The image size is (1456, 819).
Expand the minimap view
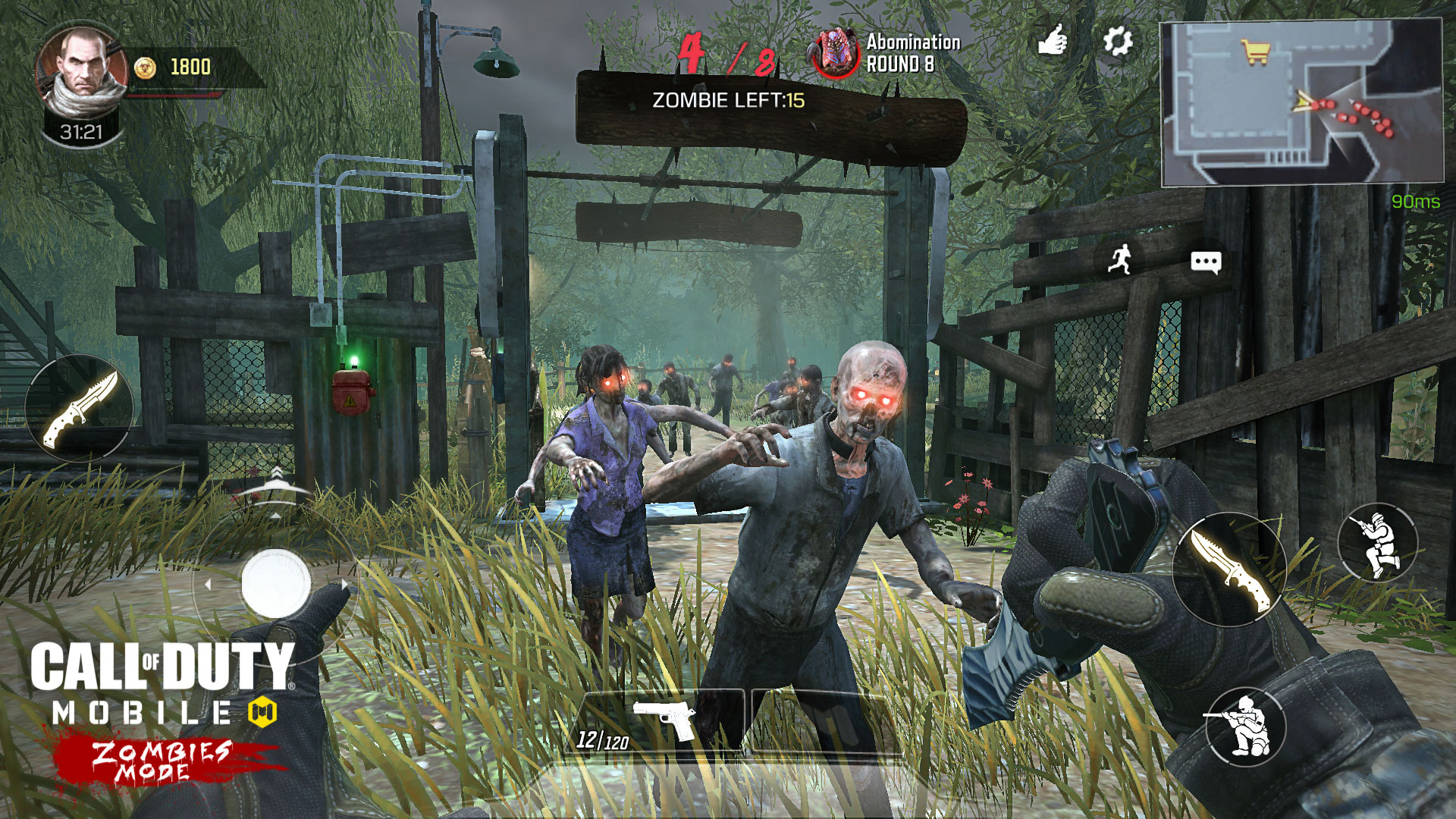tap(1302, 102)
